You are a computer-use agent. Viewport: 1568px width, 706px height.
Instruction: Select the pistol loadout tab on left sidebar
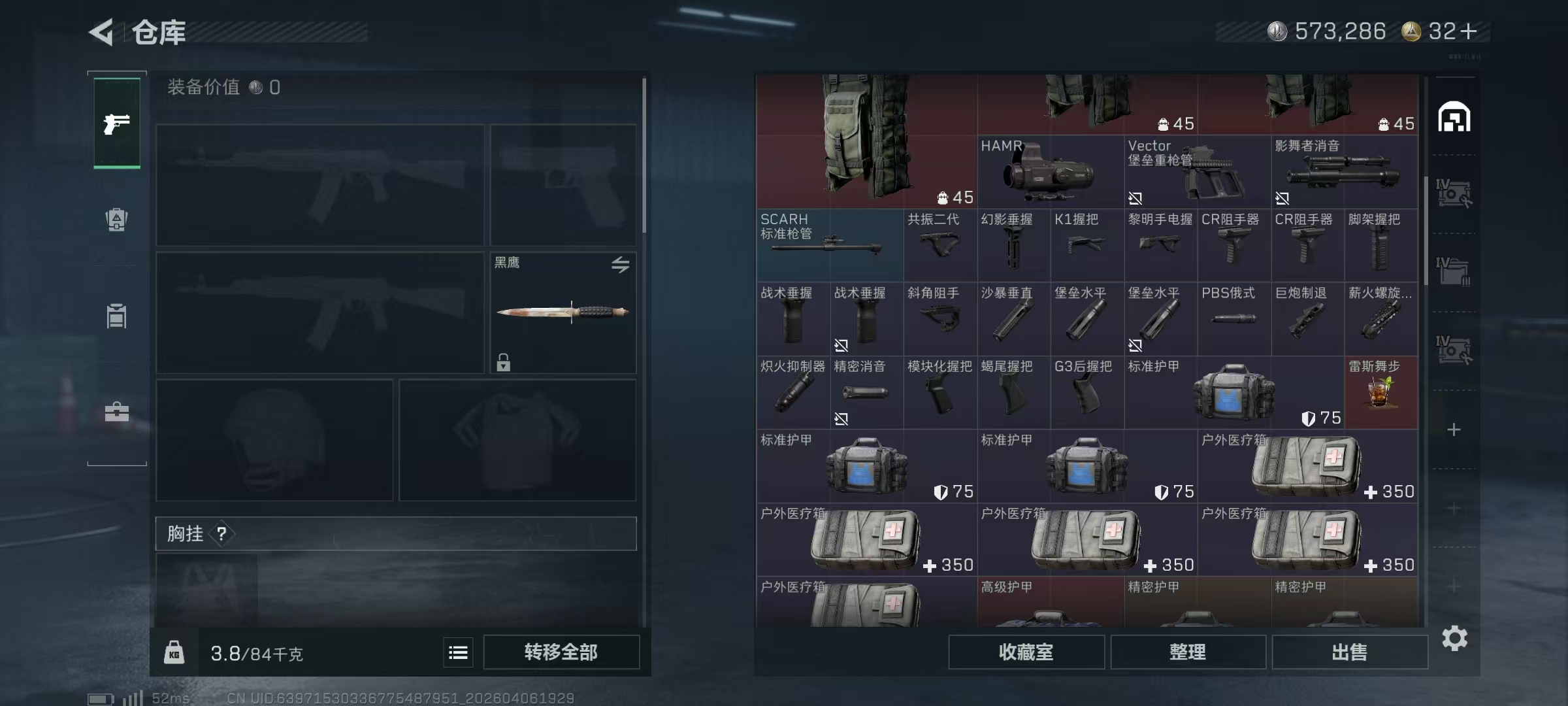point(116,123)
